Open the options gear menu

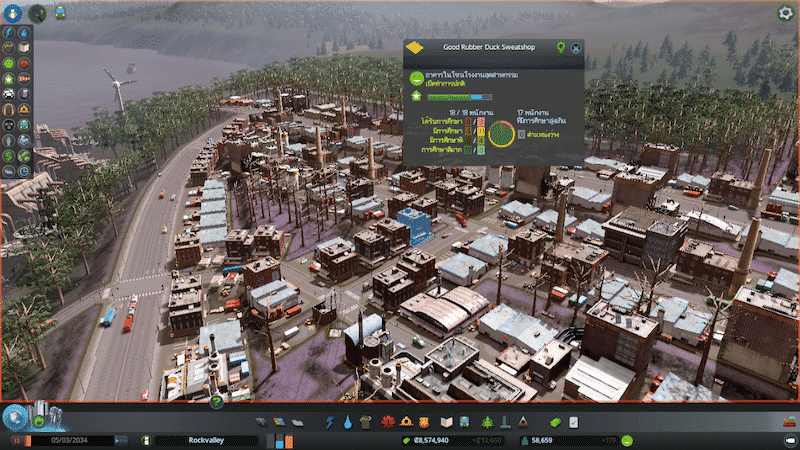point(785,14)
